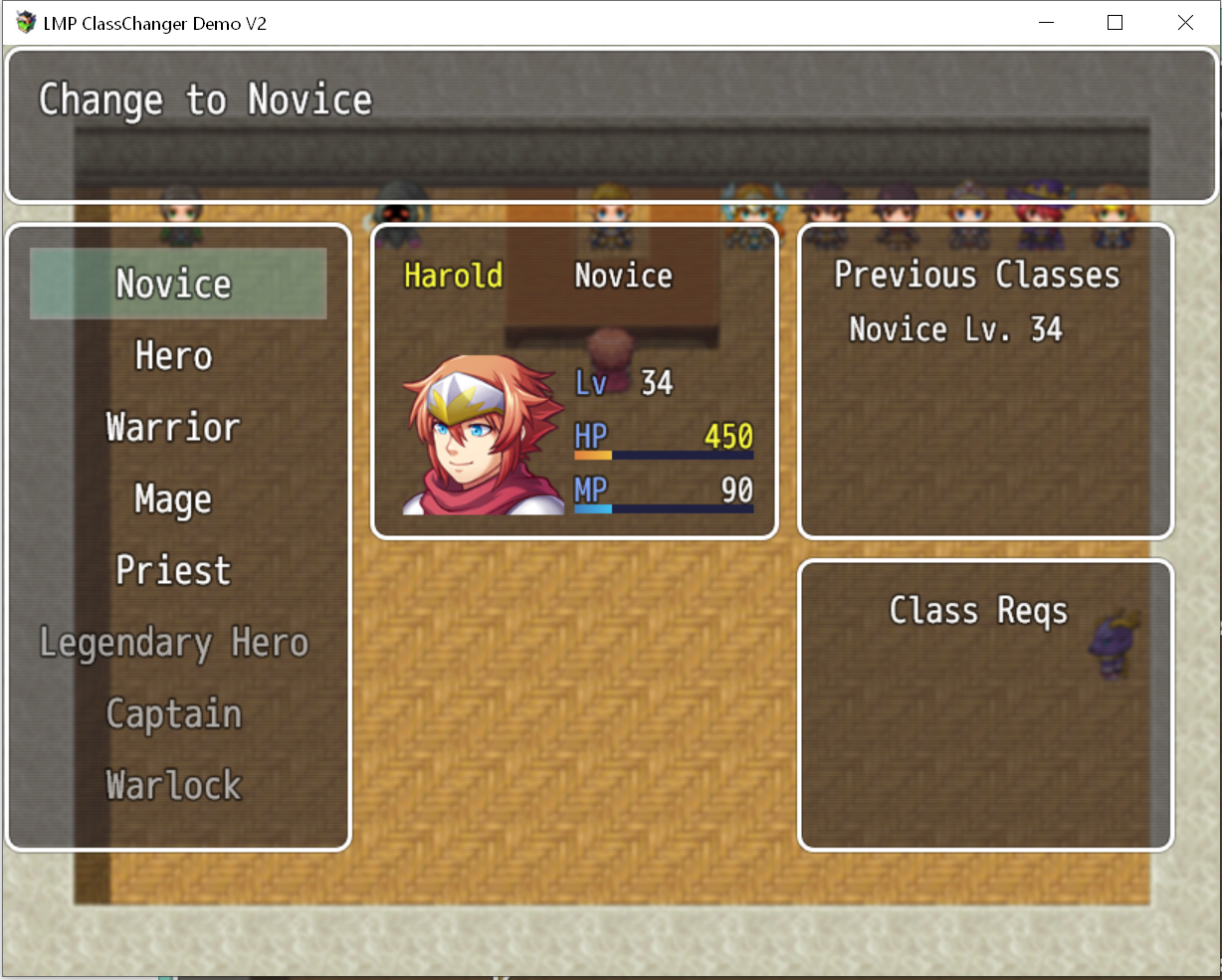Image resolution: width=1222 pixels, height=980 pixels.
Task: Select the Mage class option
Action: [174, 499]
